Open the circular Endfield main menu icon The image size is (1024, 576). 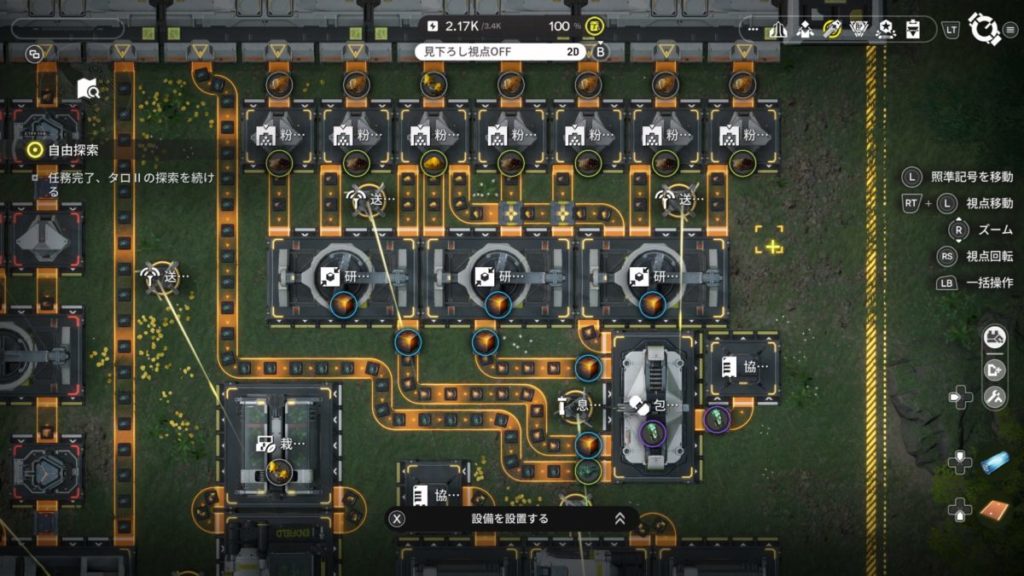[x=985, y=29]
